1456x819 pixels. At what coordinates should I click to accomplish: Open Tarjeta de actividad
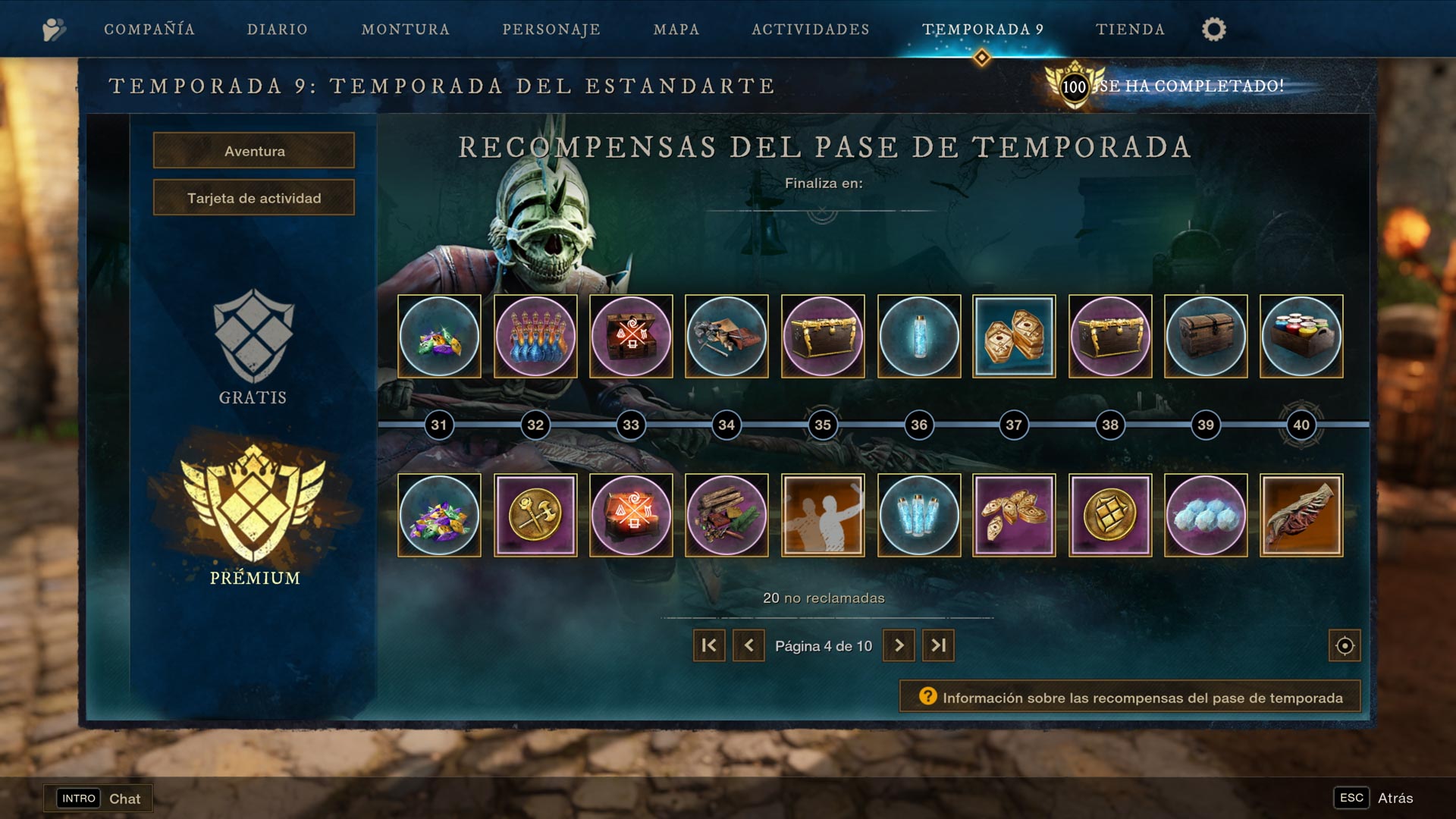253,197
